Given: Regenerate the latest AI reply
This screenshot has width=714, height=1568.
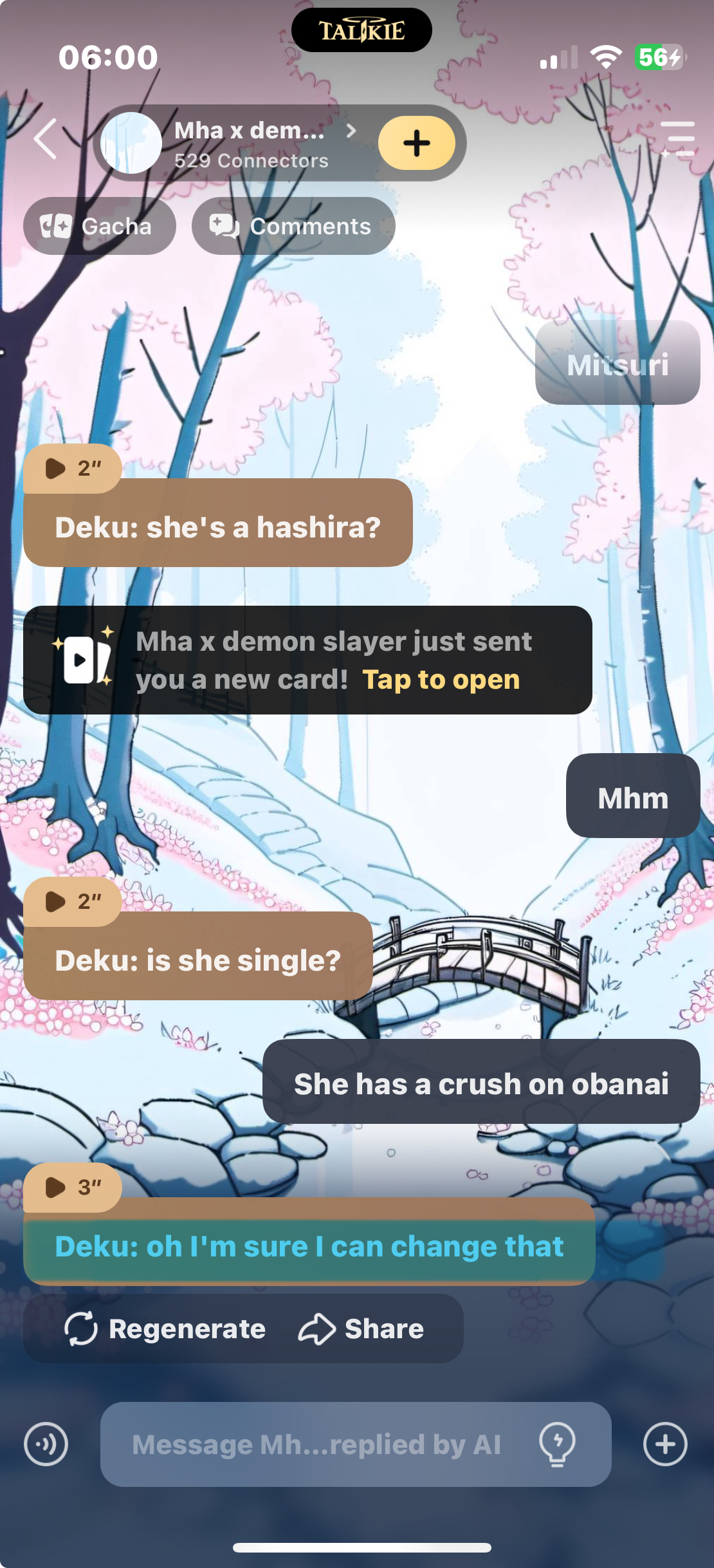Looking at the screenshot, I should pyautogui.click(x=166, y=1329).
